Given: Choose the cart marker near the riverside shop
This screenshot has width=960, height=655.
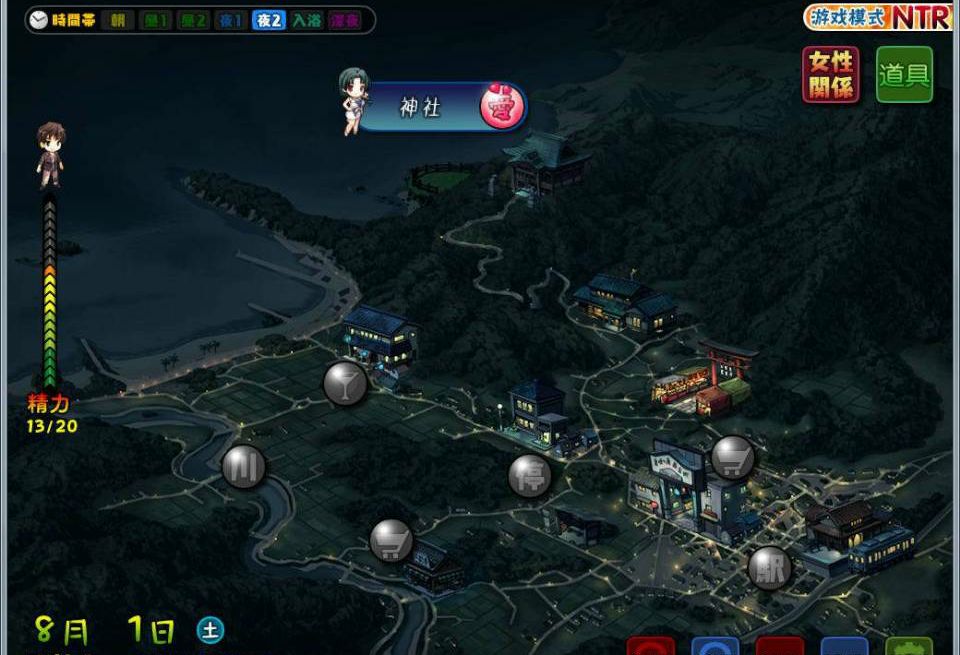Looking at the screenshot, I should [392, 541].
